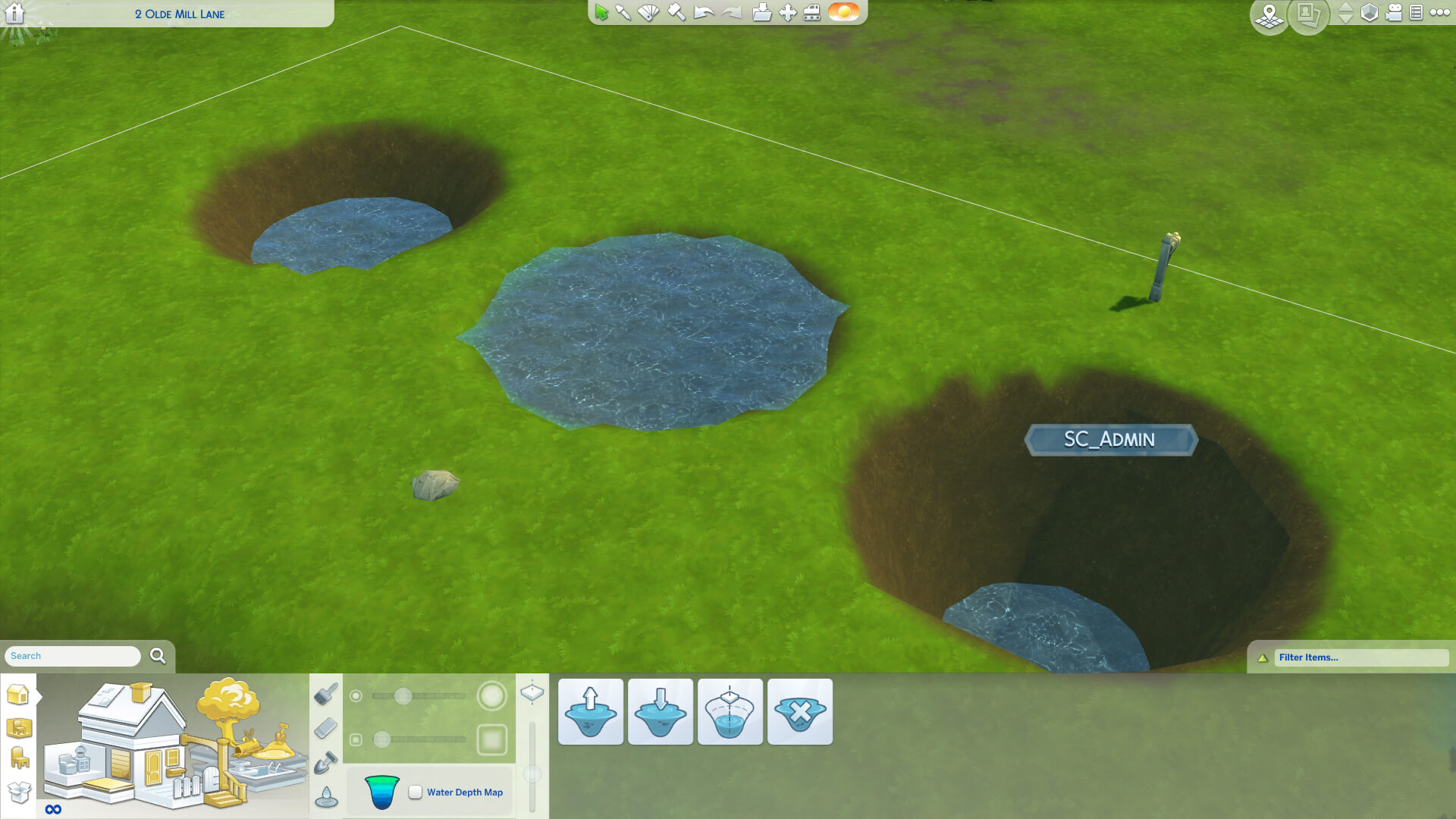Select the terrain paint brush tool
This screenshot has width=1456, height=819.
(x=326, y=693)
